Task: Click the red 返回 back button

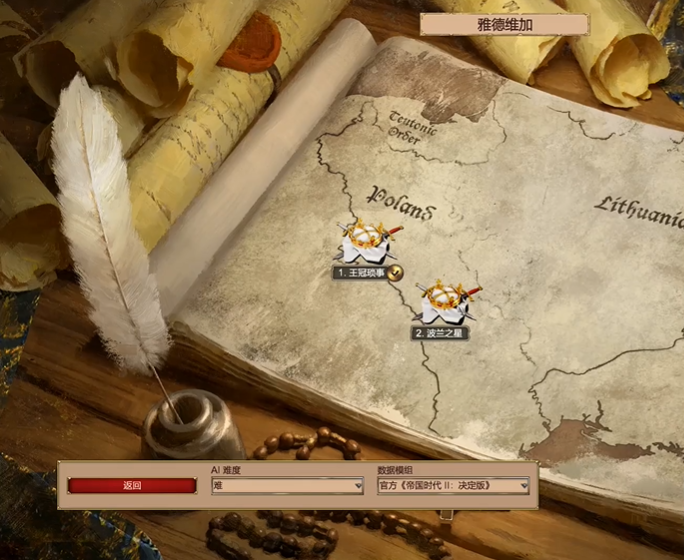Action: tap(132, 486)
